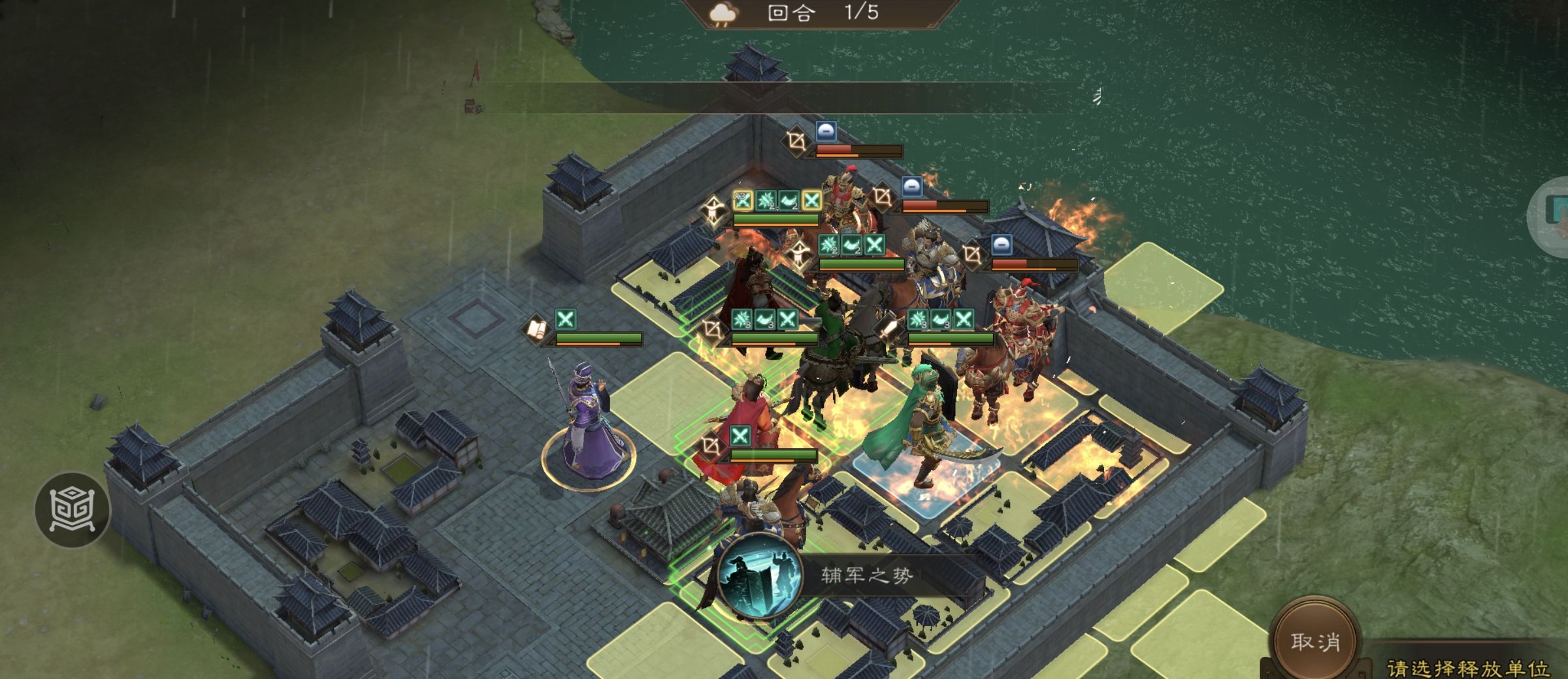Check the rain weather icon beside the turn counter
Viewport: 1568px width, 679px height.
point(723,13)
